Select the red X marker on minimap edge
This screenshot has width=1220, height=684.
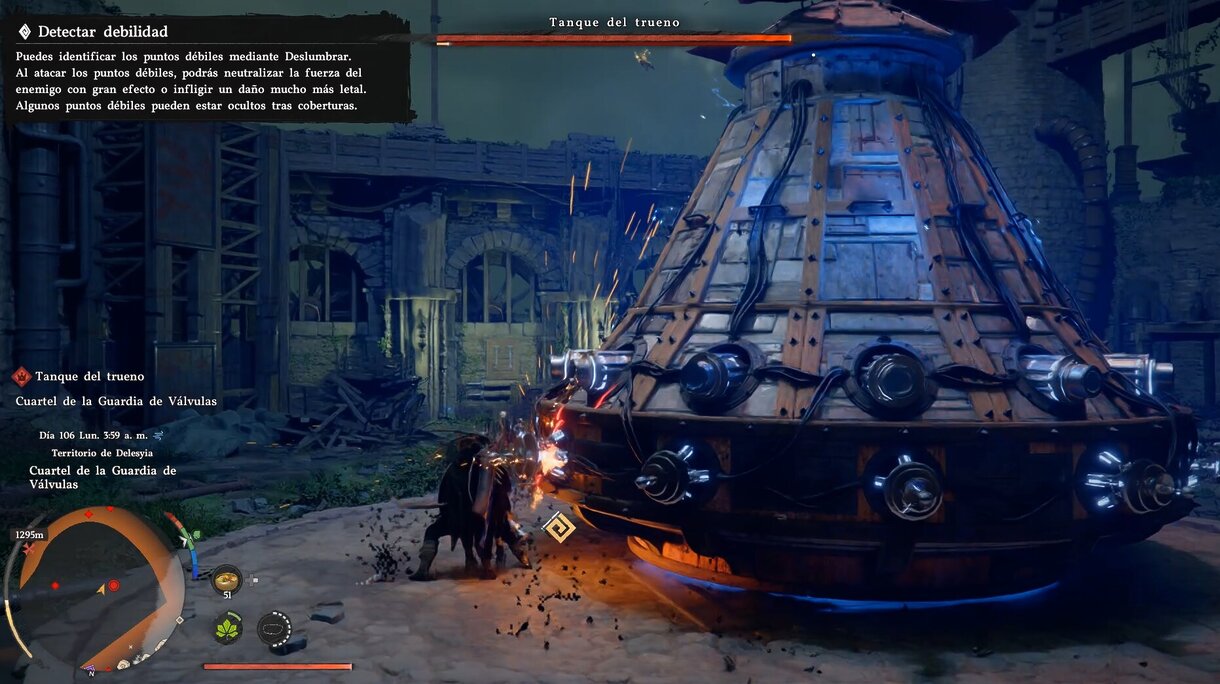click(29, 549)
